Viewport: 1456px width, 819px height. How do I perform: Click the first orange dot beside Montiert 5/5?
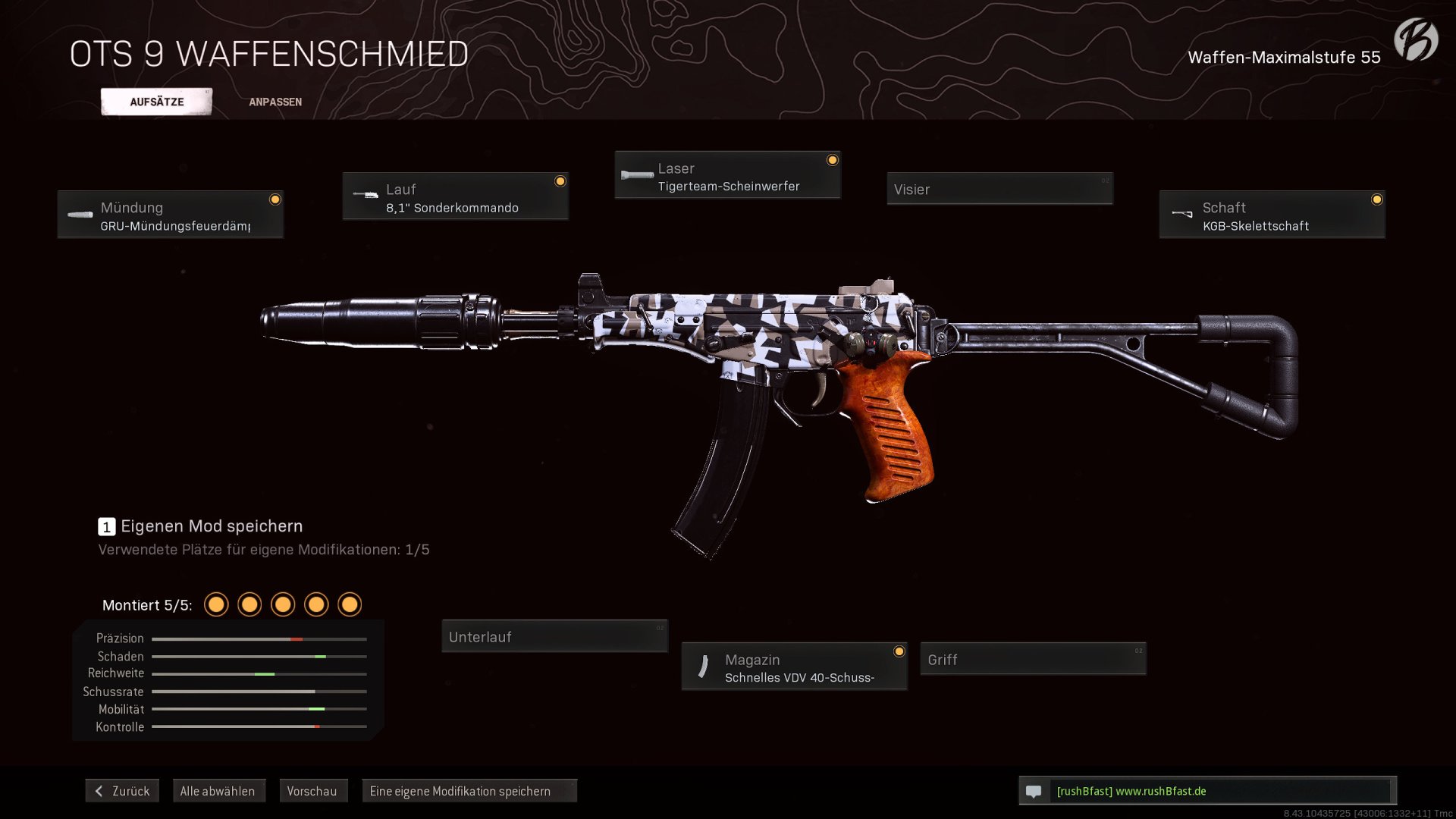point(217,604)
